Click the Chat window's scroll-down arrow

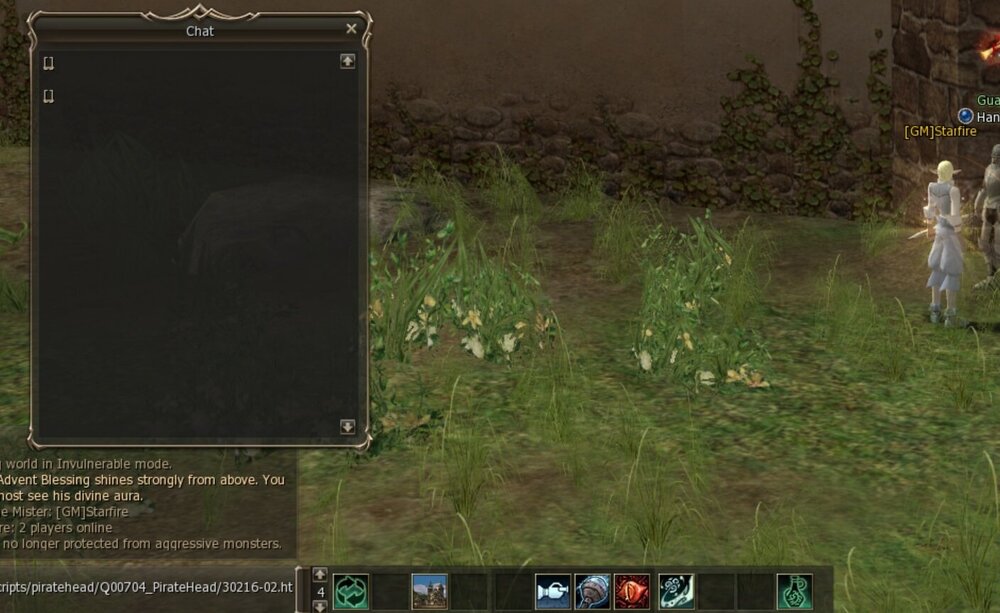[x=348, y=426]
